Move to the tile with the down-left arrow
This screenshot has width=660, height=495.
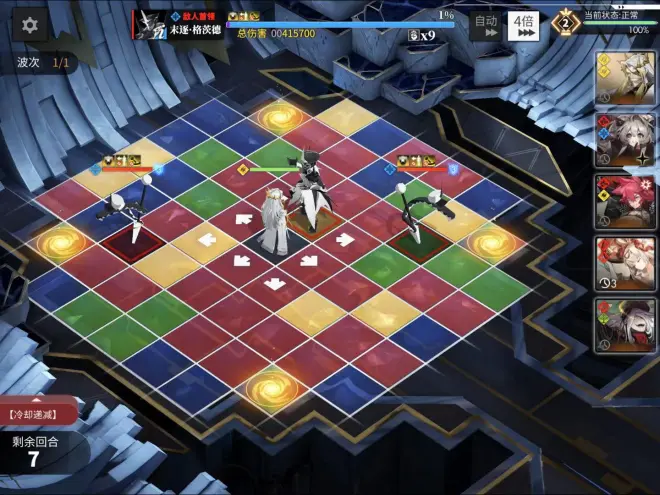pyautogui.click(x=241, y=261)
